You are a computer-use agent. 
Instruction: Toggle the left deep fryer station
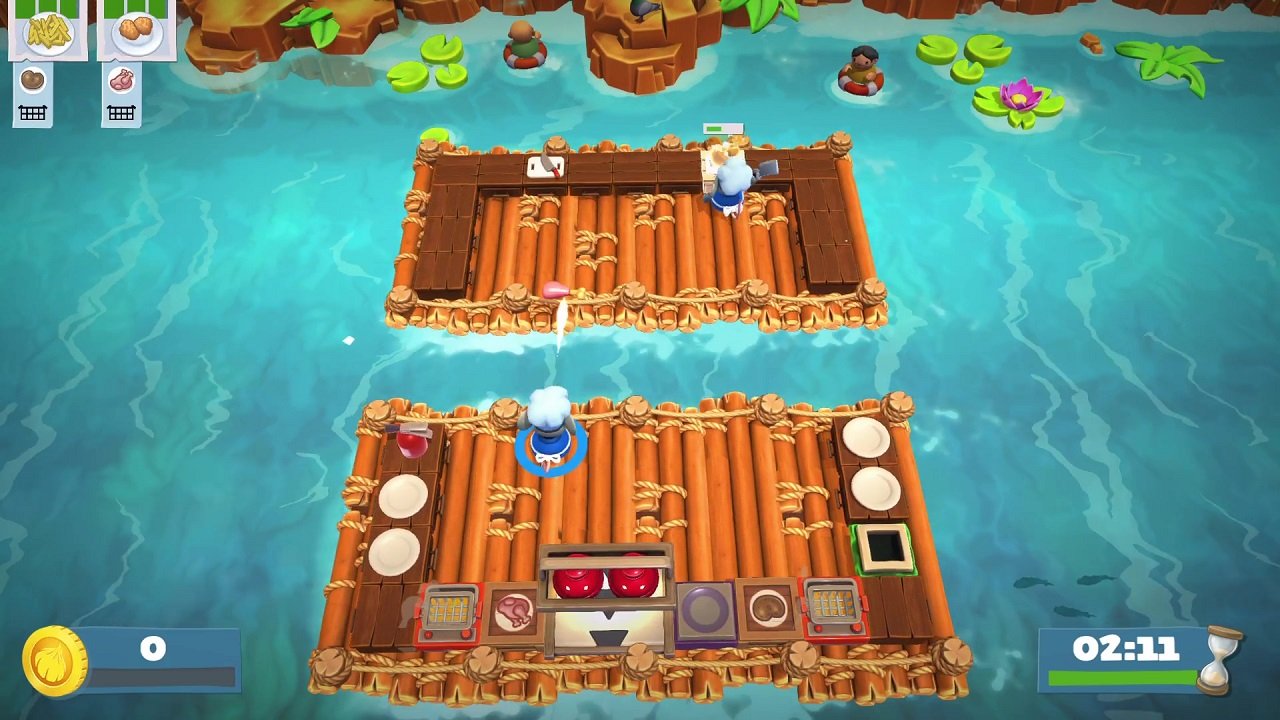(x=448, y=611)
